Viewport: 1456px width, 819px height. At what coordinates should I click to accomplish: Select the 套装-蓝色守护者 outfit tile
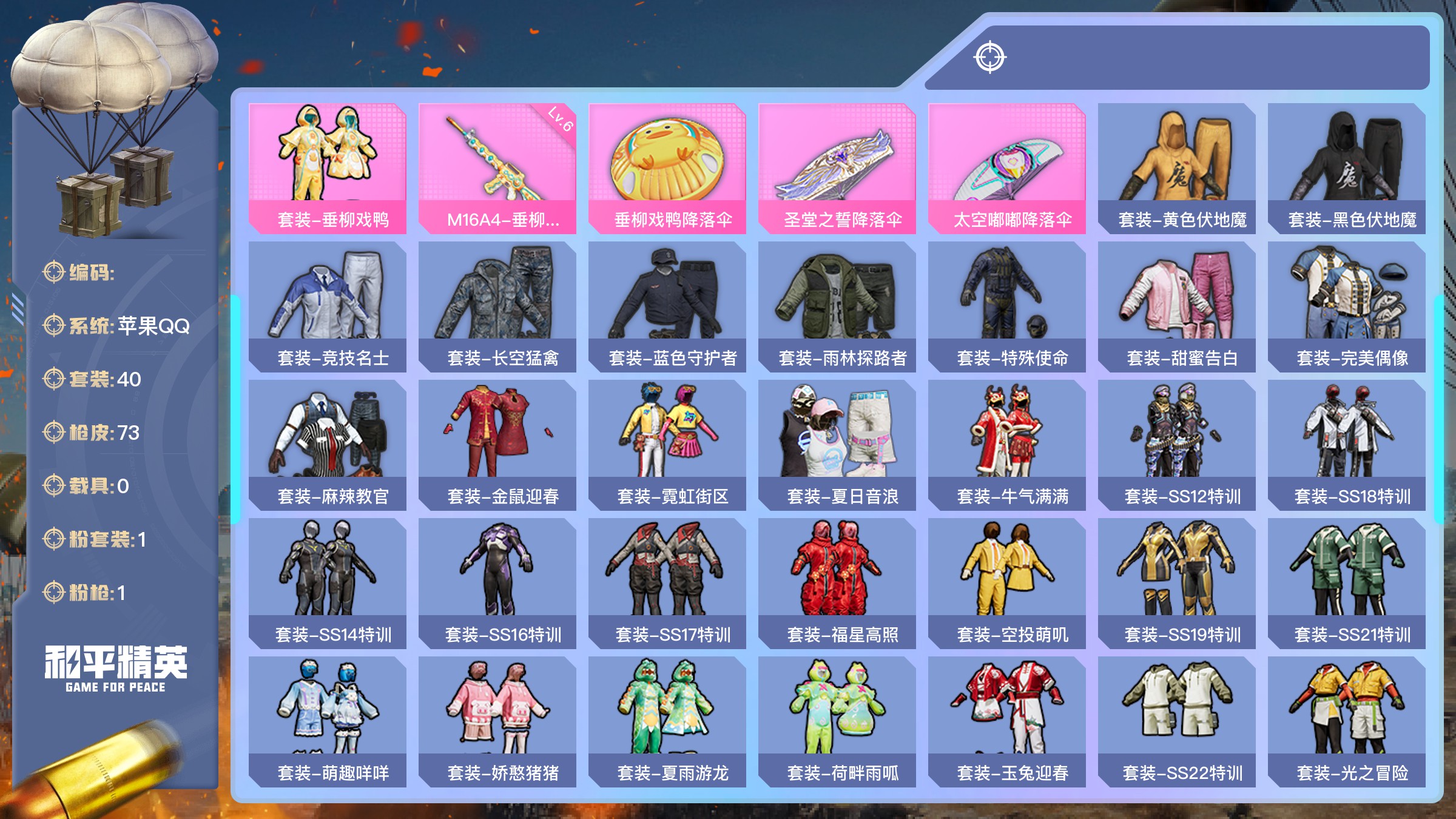click(x=667, y=306)
